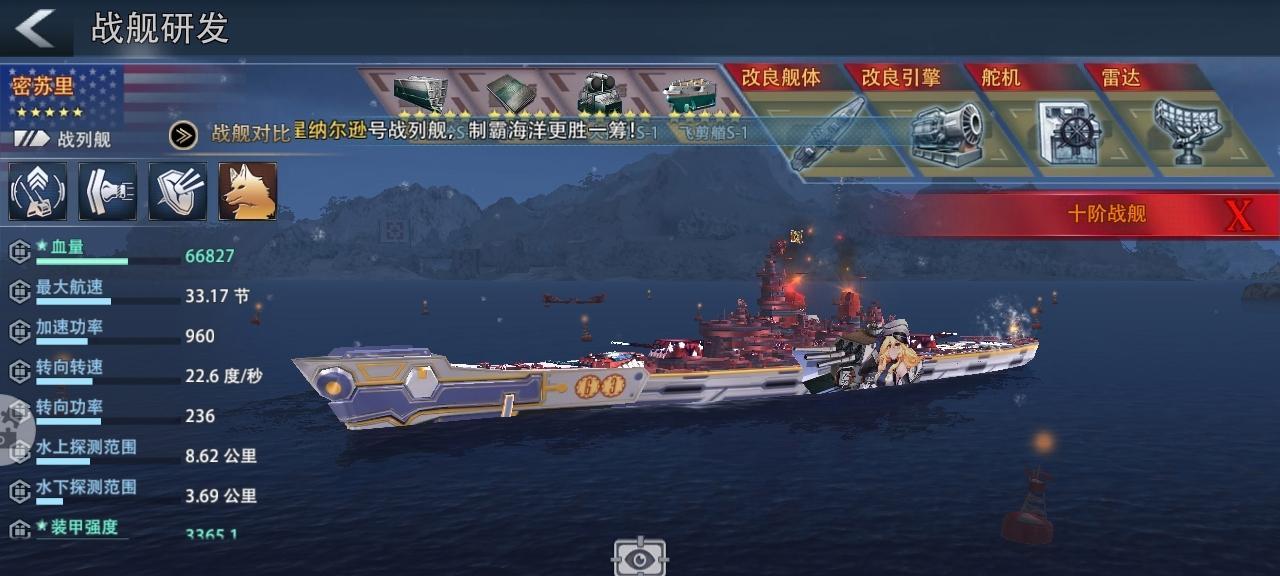Go back using the top-left arrow
Screen dimensions: 1280x576
(36, 28)
